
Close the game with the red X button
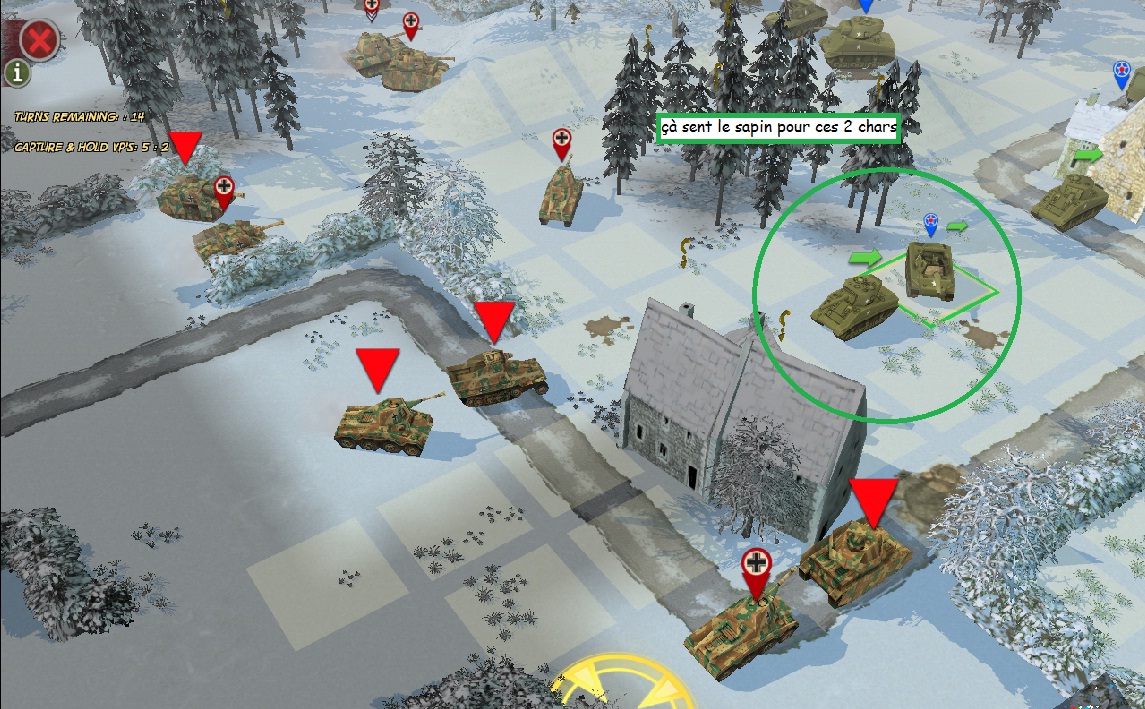tap(39, 41)
